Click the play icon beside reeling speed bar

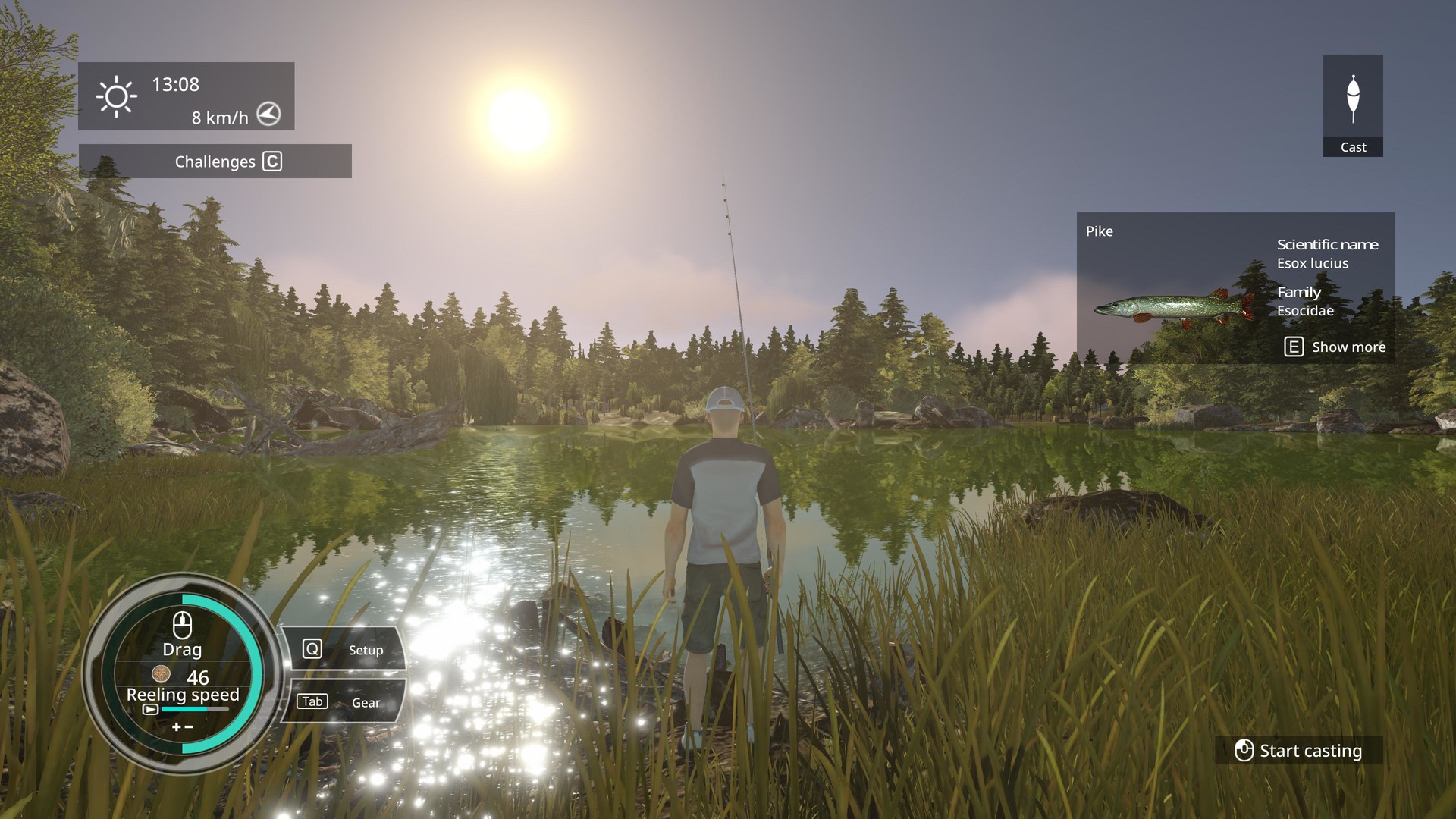[x=151, y=709]
